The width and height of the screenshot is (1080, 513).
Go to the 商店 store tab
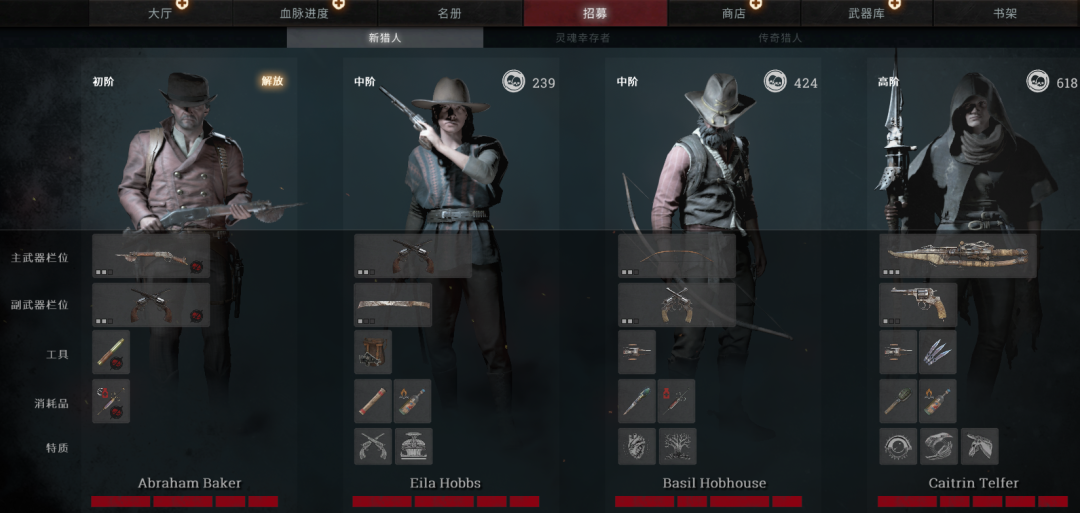[734, 13]
